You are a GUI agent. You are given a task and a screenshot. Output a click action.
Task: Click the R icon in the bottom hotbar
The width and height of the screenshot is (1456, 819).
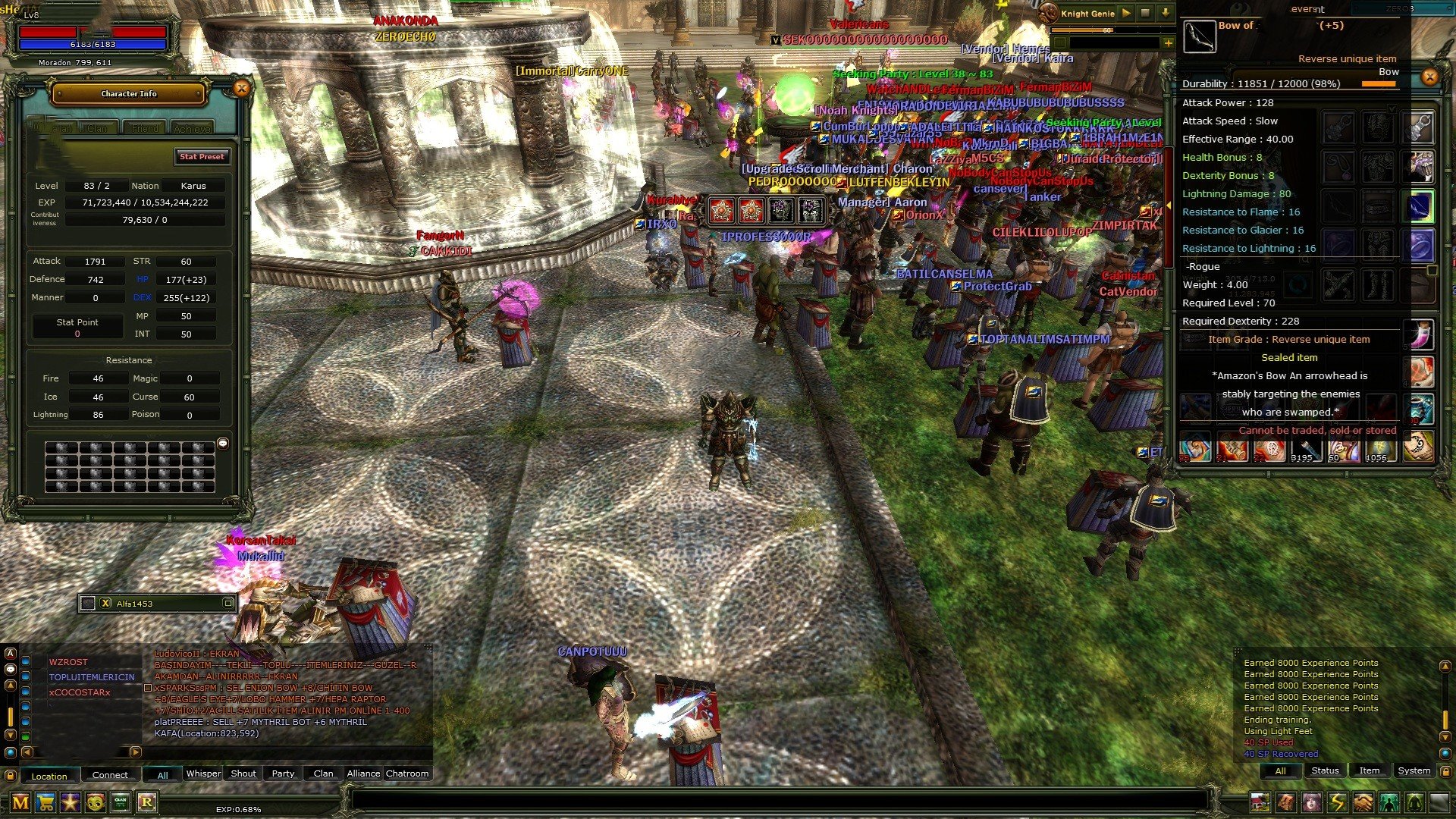(147, 802)
